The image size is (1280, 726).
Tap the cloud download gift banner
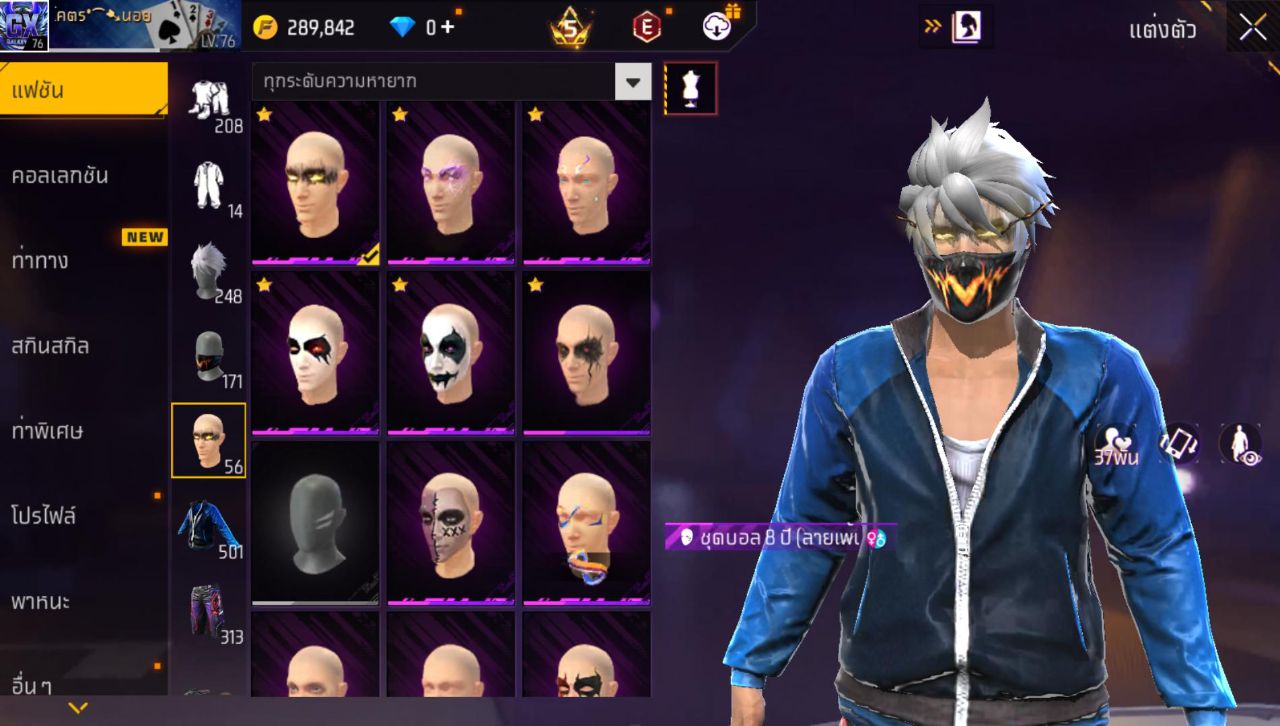point(717,26)
